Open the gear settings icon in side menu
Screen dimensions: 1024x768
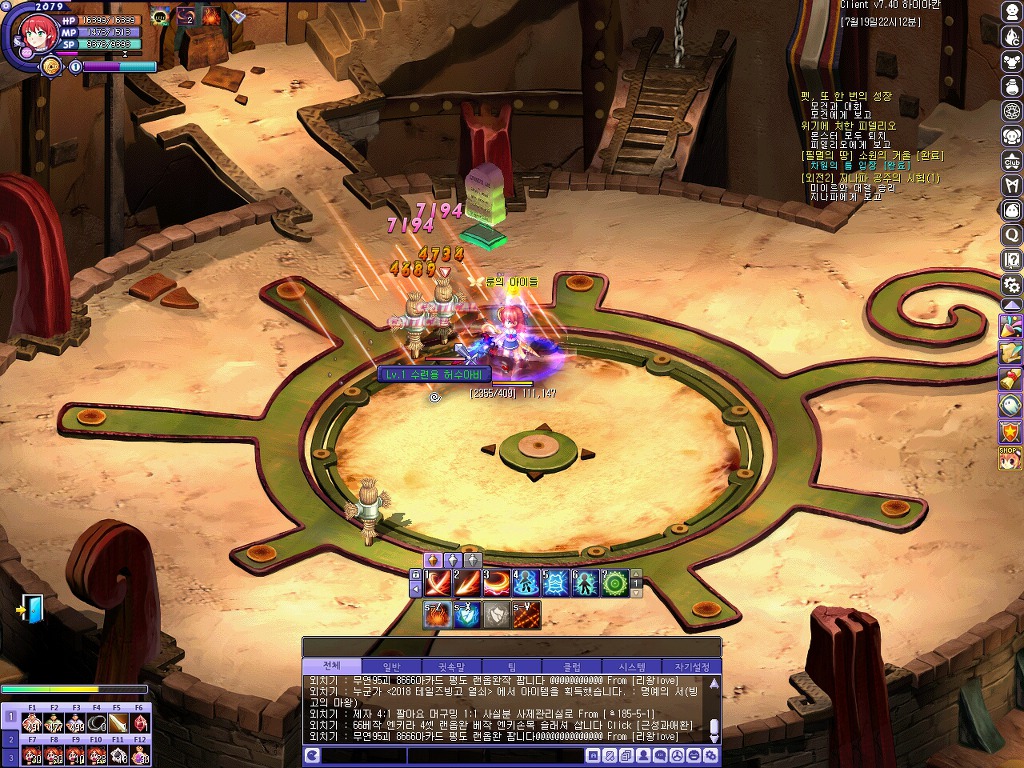click(x=1011, y=285)
